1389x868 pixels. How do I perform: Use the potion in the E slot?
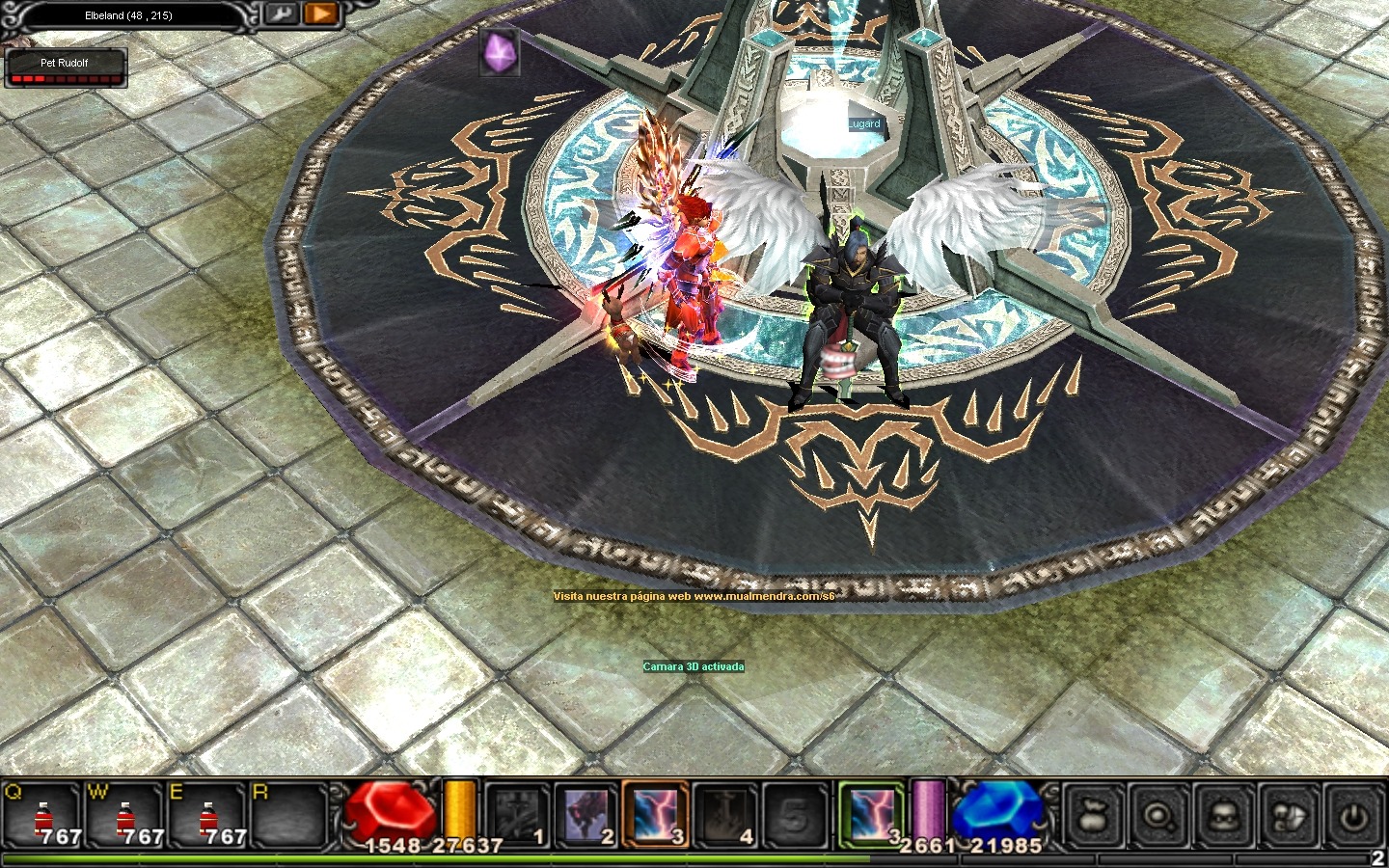[x=207, y=816]
